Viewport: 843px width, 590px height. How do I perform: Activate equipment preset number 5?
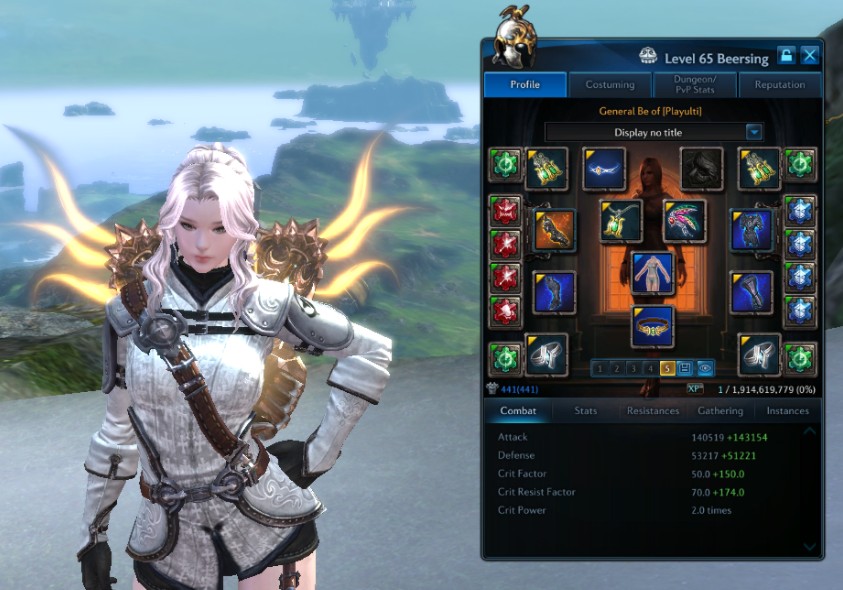[669, 368]
